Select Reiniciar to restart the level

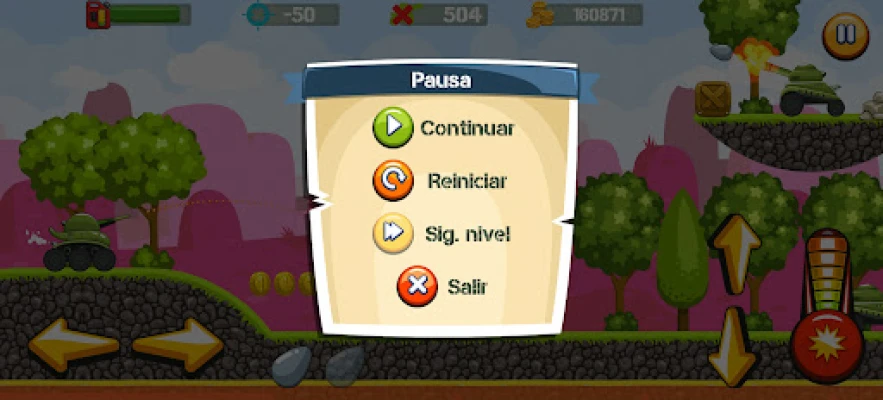click(443, 182)
